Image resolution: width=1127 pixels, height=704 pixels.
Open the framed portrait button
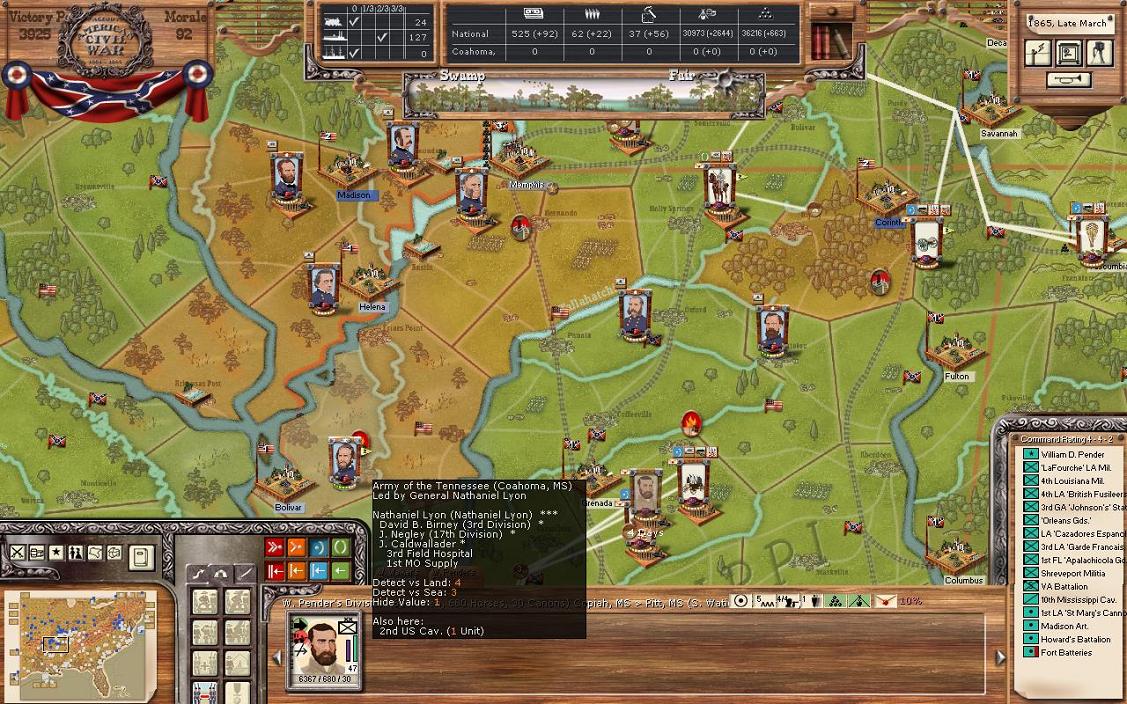pos(1068,53)
